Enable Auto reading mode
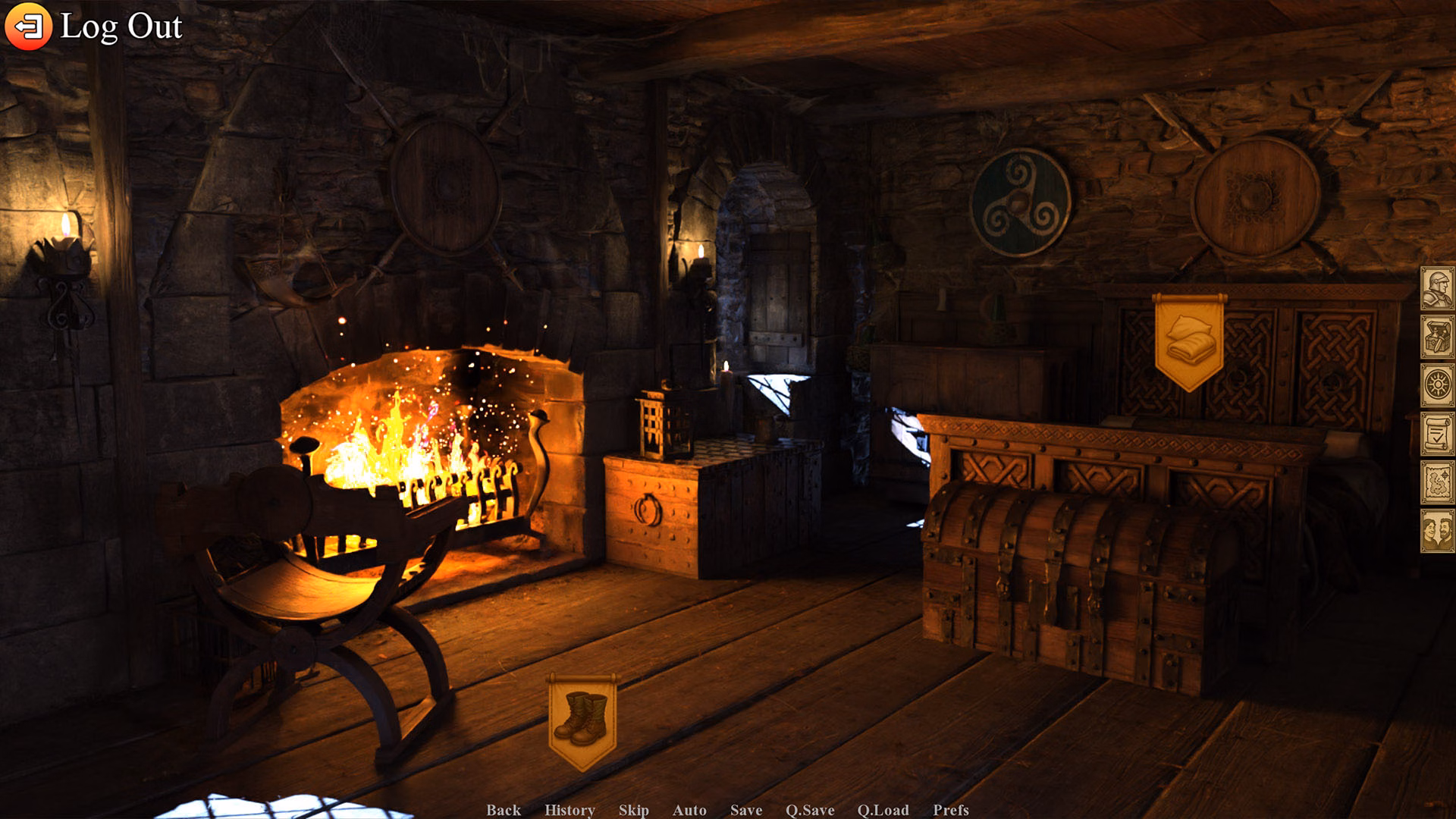The height and width of the screenshot is (819, 1456). (x=691, y=811)
